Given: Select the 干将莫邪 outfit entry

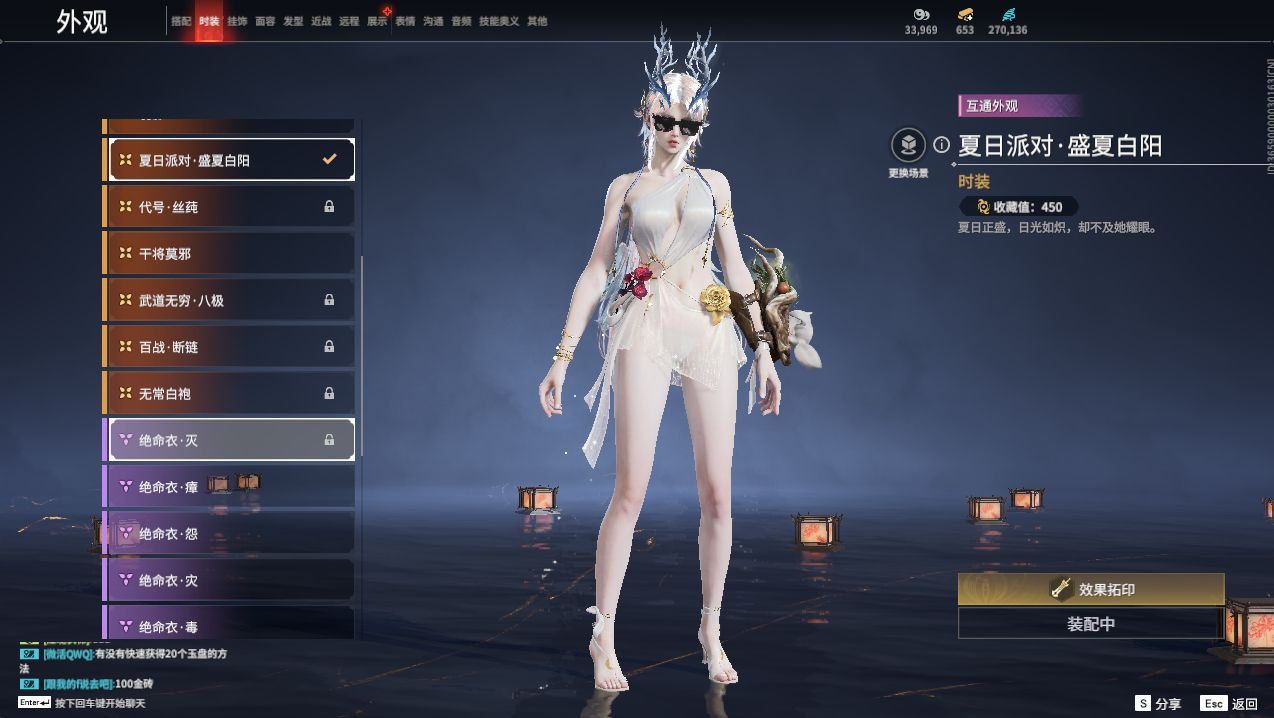Looking at the screenshot, I should pyautogui.click(x=231, y=254).
